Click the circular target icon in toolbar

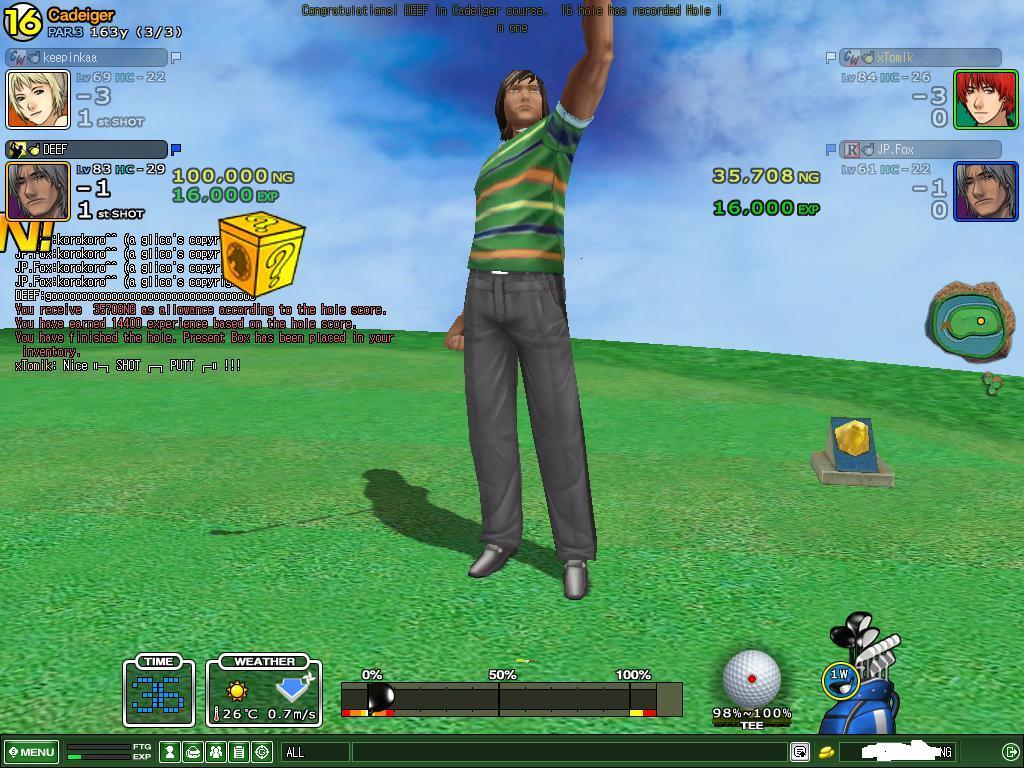(263, 752)
